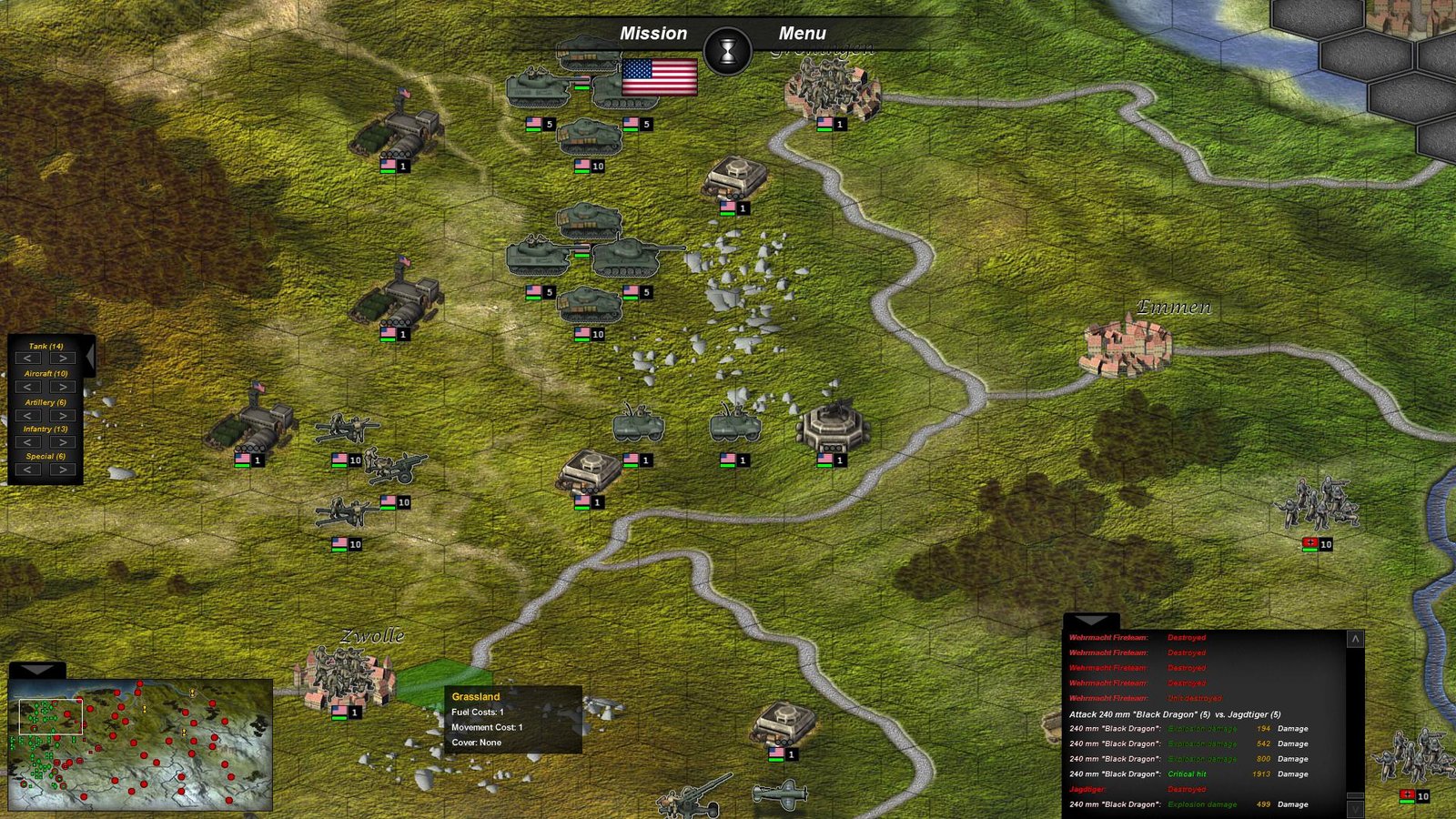Viewport: 1456px width, 819px height.
Task: Open the Menu item
Action: 803,34
